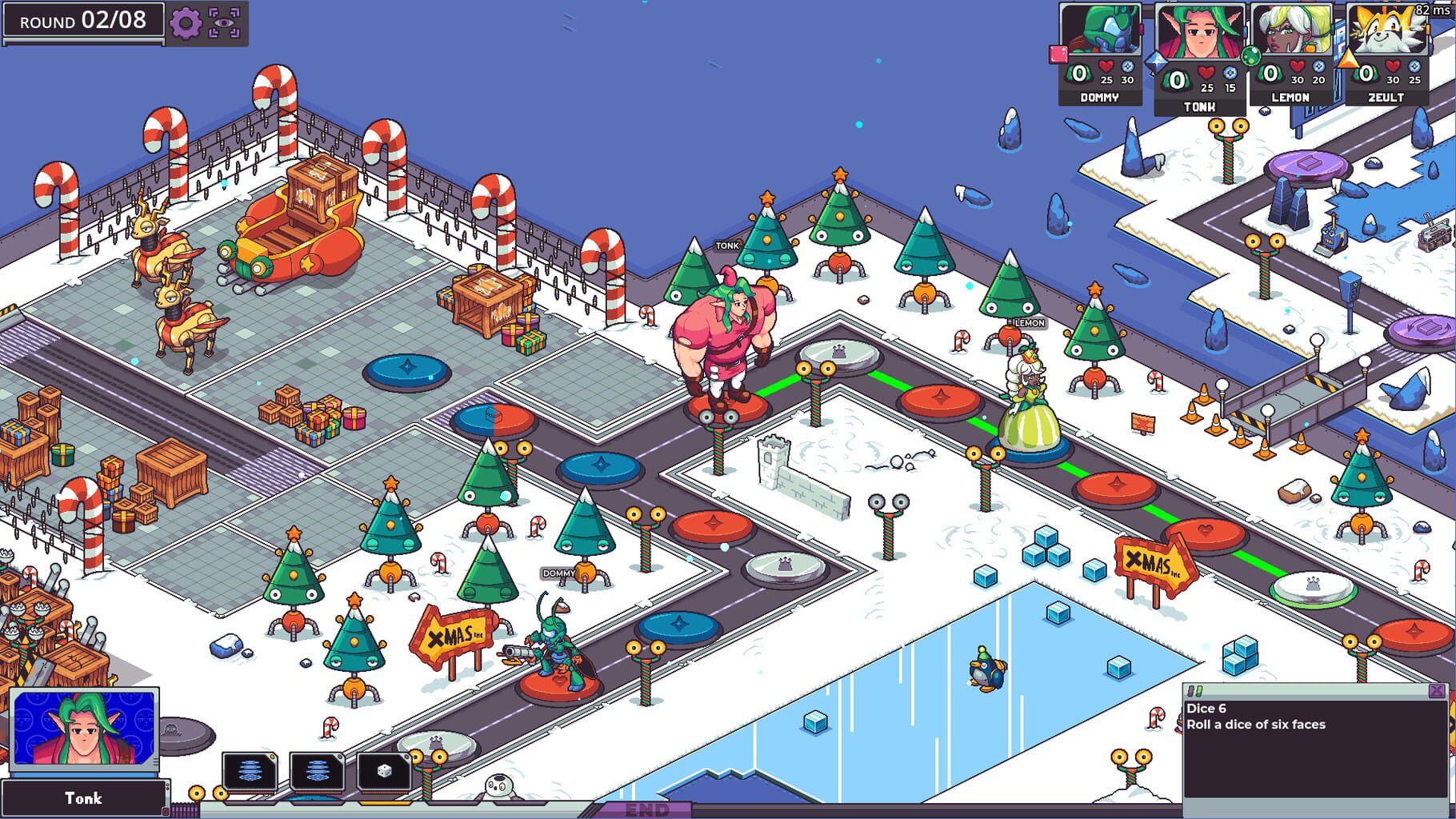Click the heart icon under Lemon's portrait
The height and width of the screenshot is (819, 1456).
(x=1296, y=67)
